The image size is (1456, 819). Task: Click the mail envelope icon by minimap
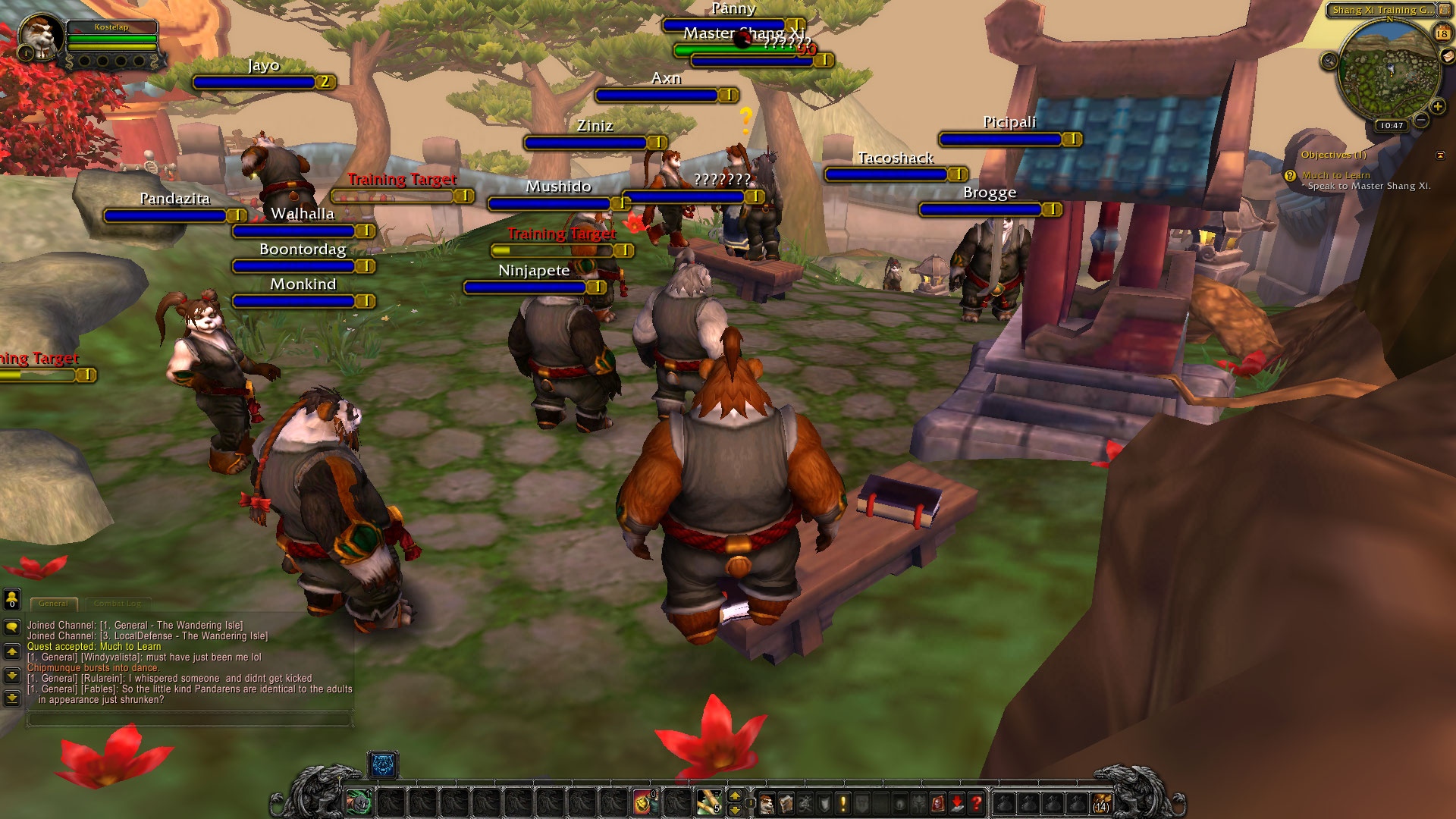[x=1447, y=56]
